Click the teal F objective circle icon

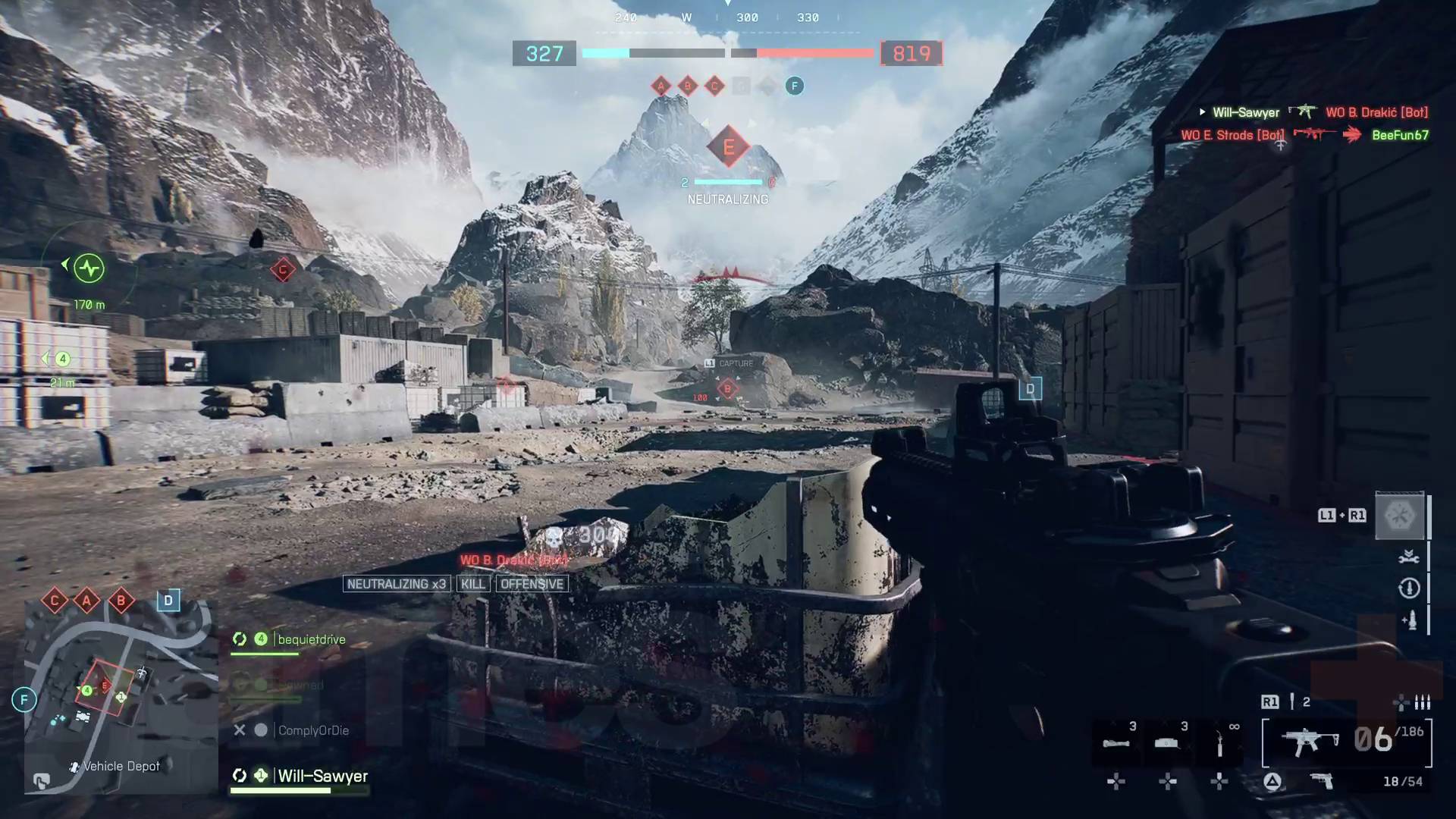[794, 86]
